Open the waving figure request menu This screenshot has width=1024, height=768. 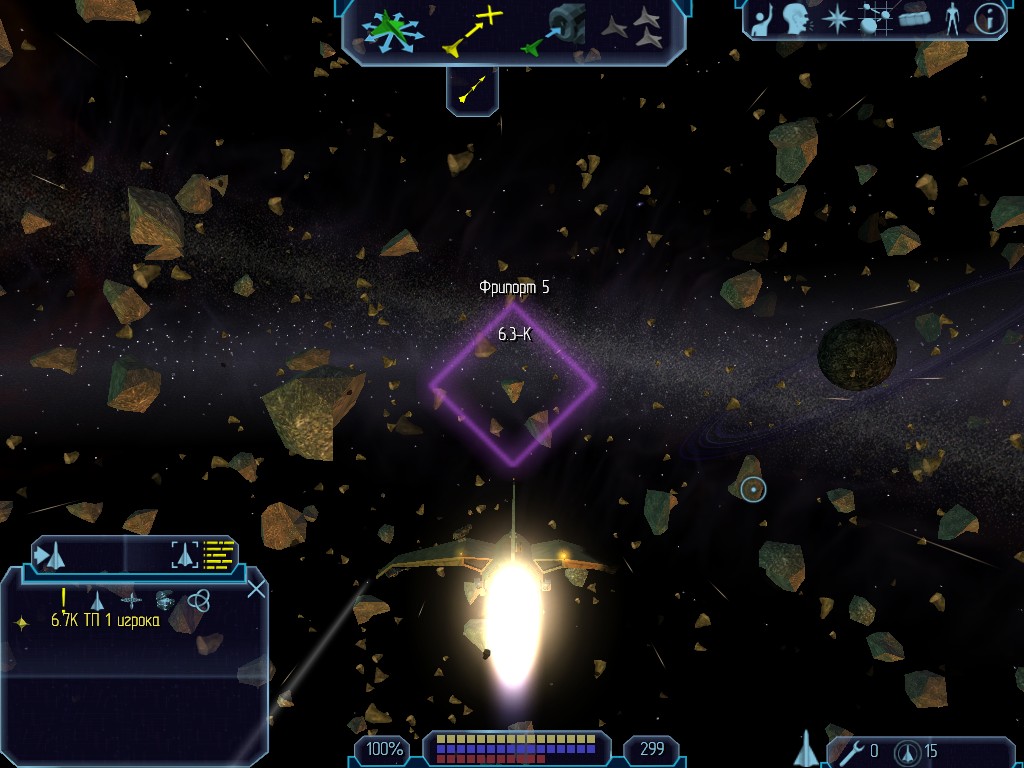click(762, 19)
